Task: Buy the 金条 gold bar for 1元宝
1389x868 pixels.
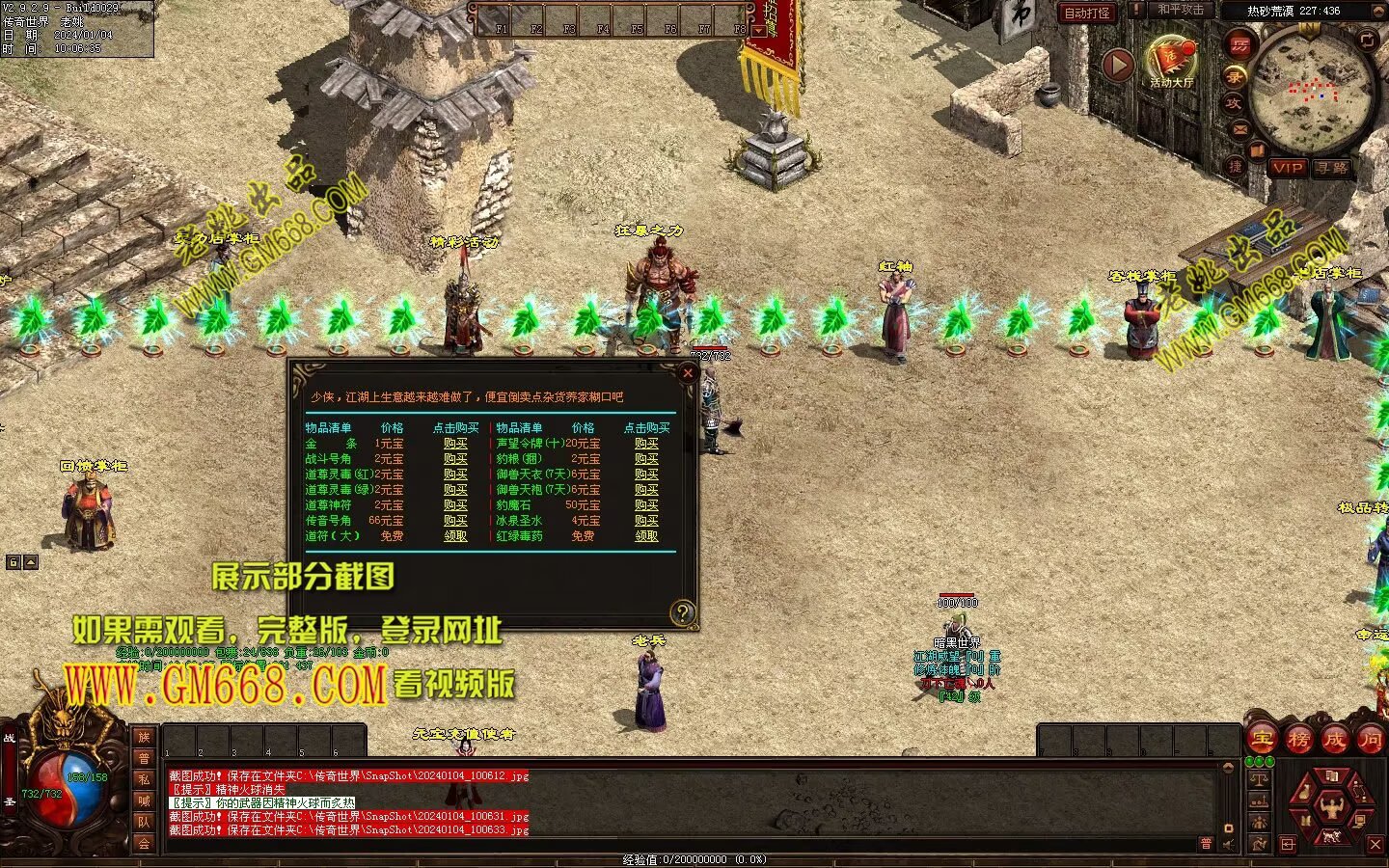Action: click(455, 444)
